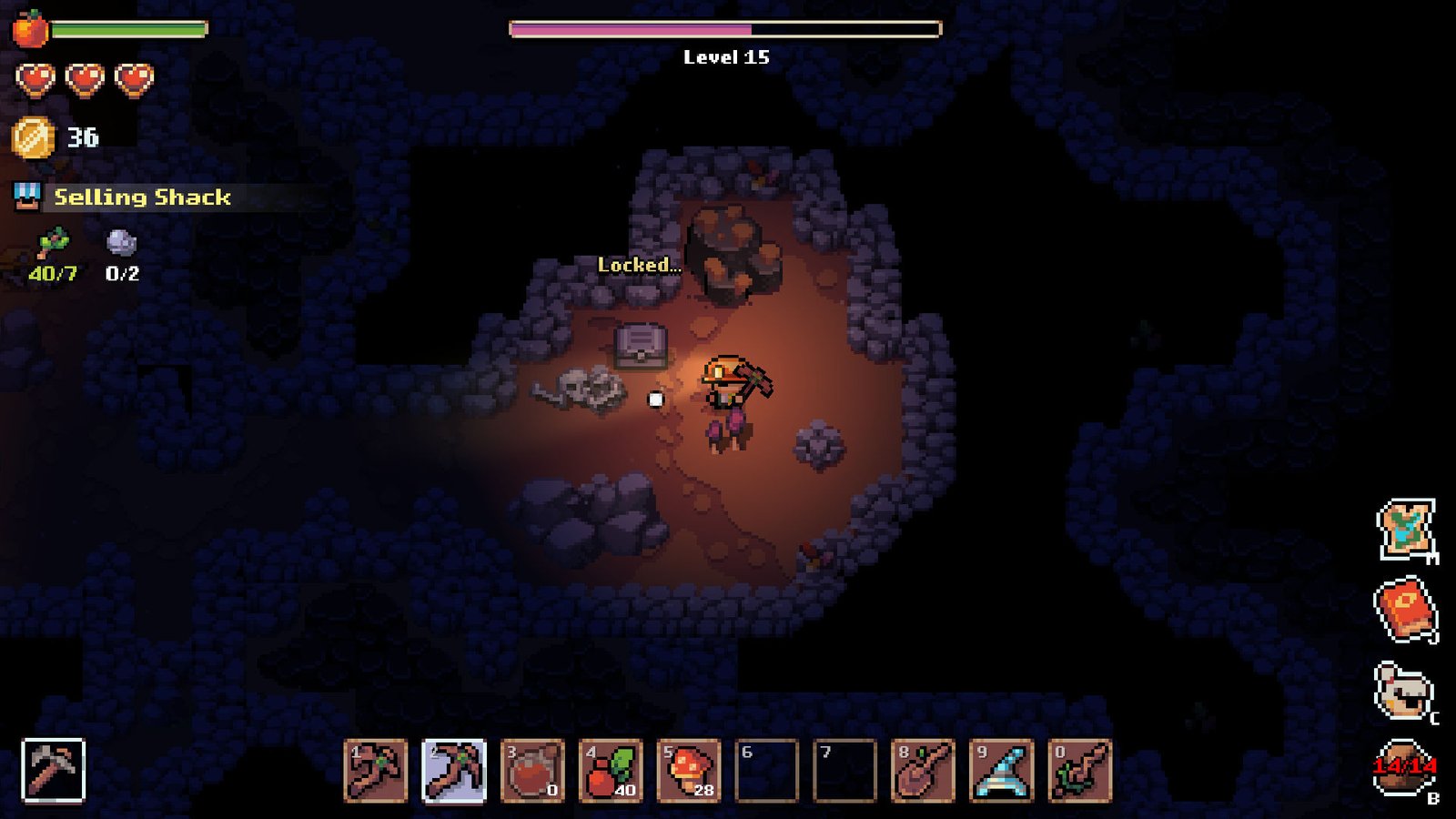Select the red berries stack of 40
This screenshot has height=819, width=1456.
(x=611, y=771)
